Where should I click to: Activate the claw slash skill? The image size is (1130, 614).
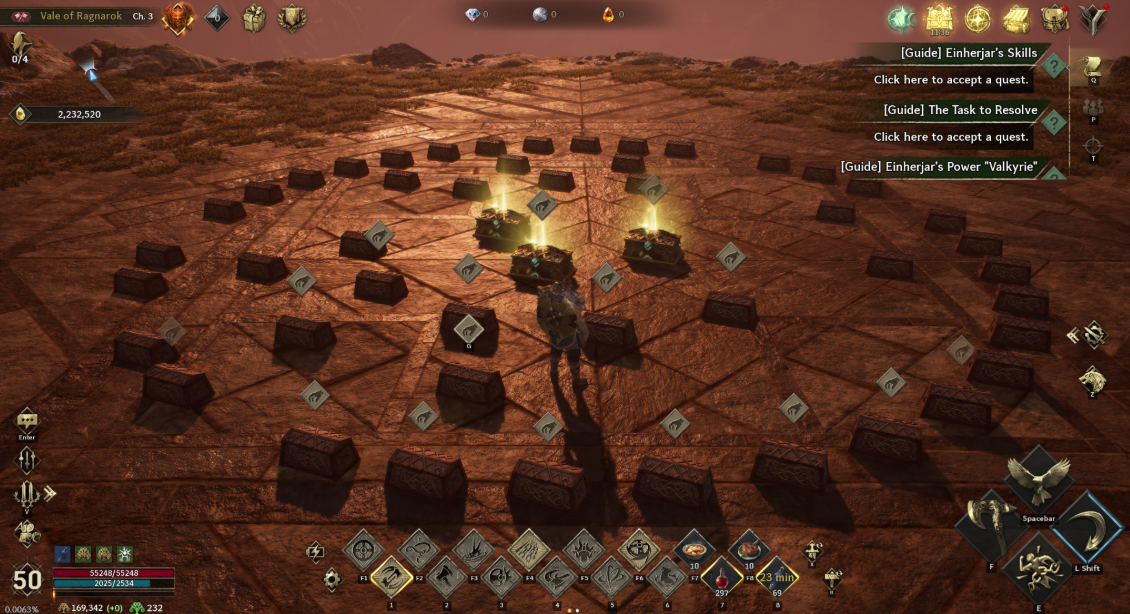528,549
